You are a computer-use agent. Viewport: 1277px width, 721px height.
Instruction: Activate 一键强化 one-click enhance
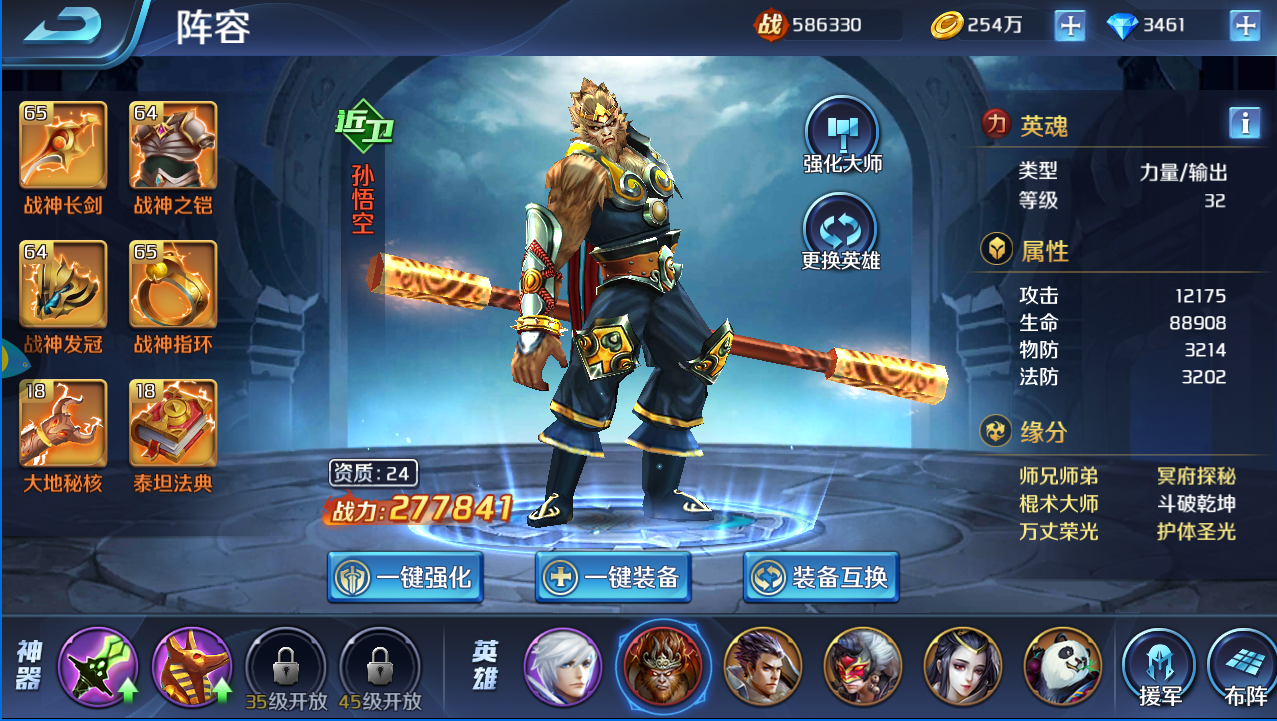pyautogui.click(x=405, y=577)
